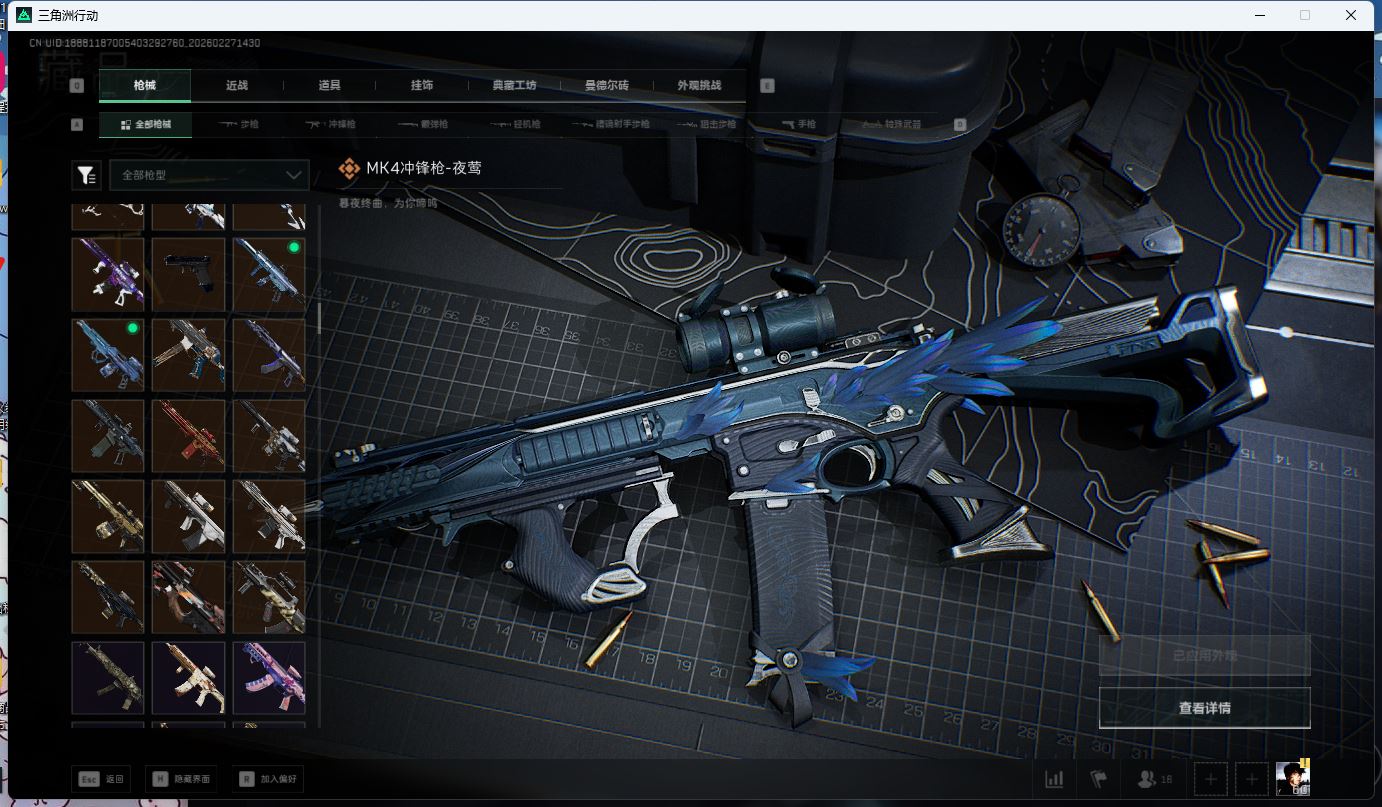Click the player avatar portrait
The image size is (1382, 807).
[1292, 778]
